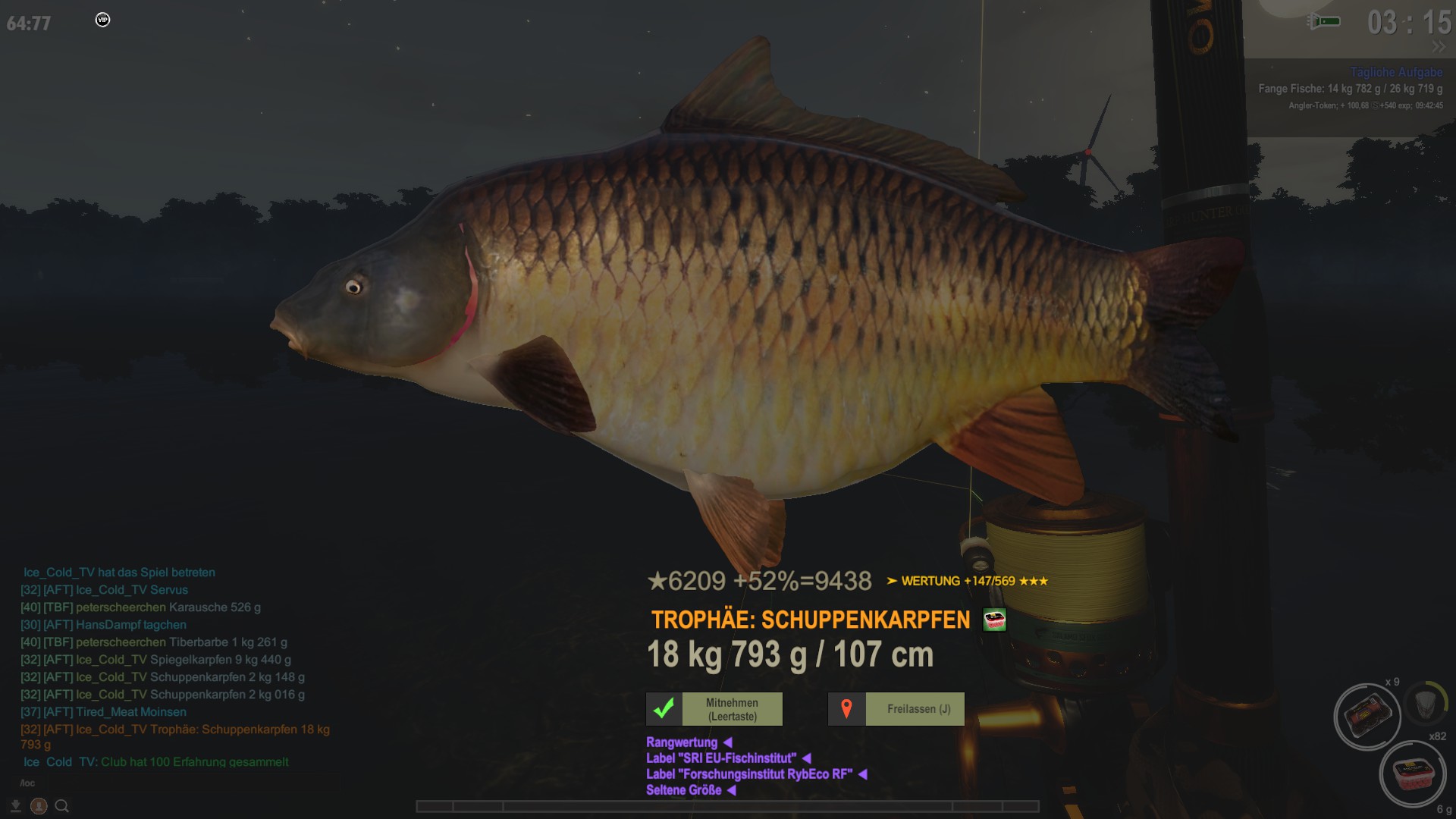The width and height of the screenshot is (1456, 819).
Task: Collapse the daily task panel arrows
Action: pyautogui.click(x=1439, y=47)
